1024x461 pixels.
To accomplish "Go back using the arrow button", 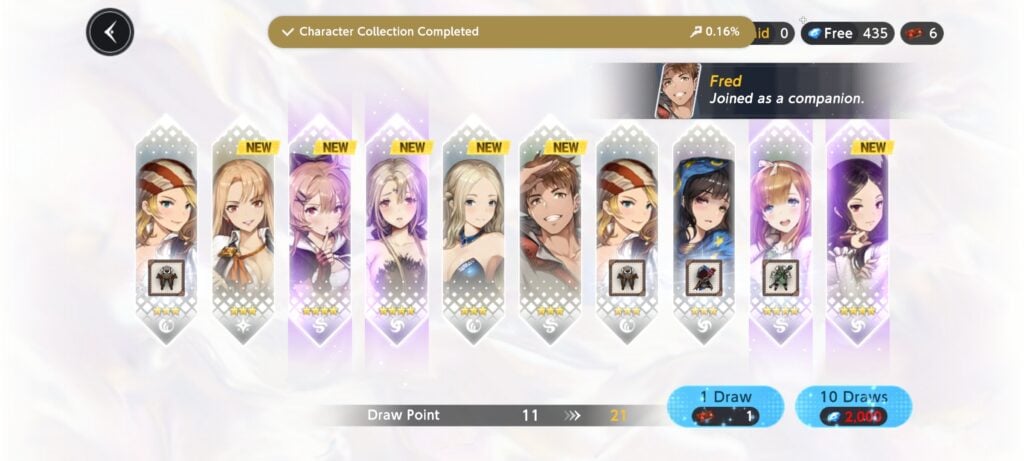I will click(x=110, y=32).
